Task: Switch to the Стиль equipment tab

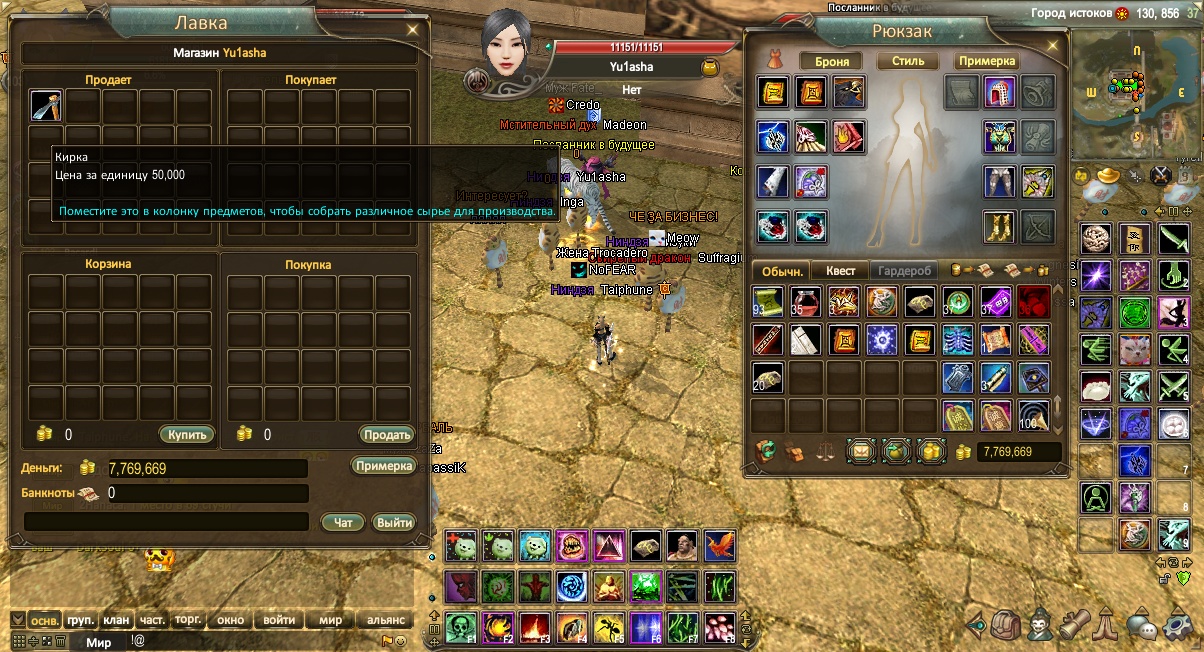Action: tap(907, 61)
